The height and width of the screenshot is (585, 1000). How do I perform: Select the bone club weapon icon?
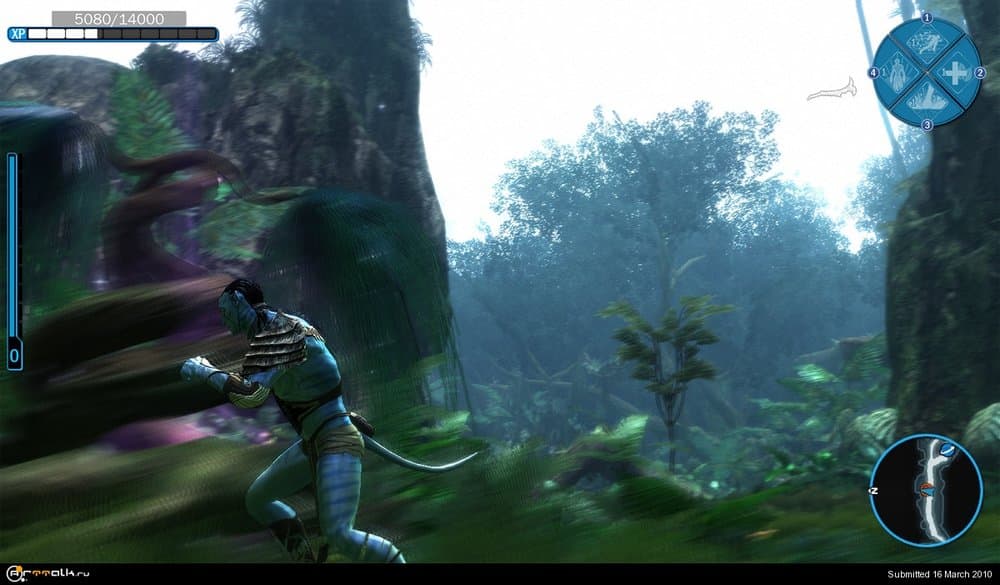[833, 92]
